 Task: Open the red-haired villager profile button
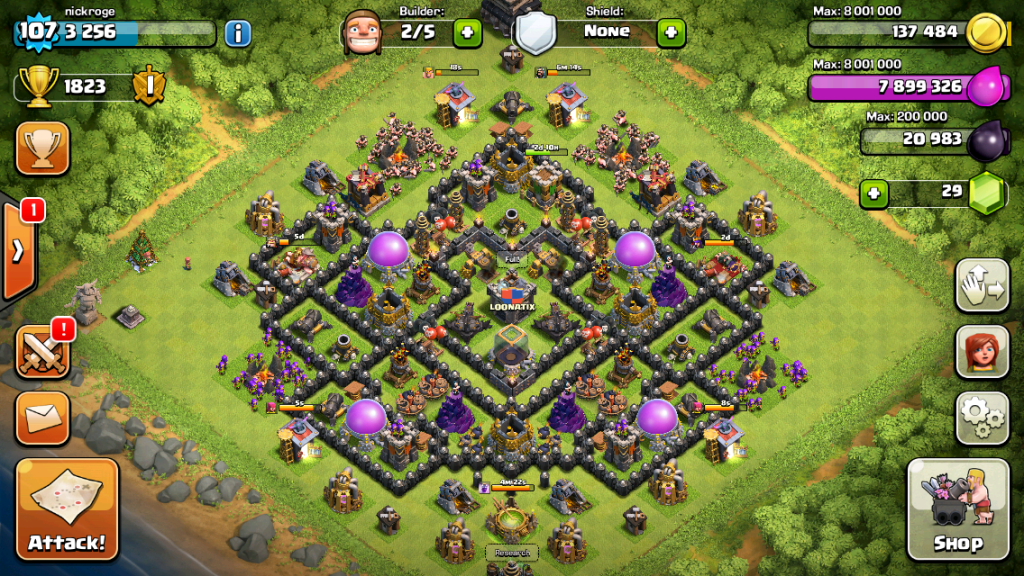click(x=982, y=352)
